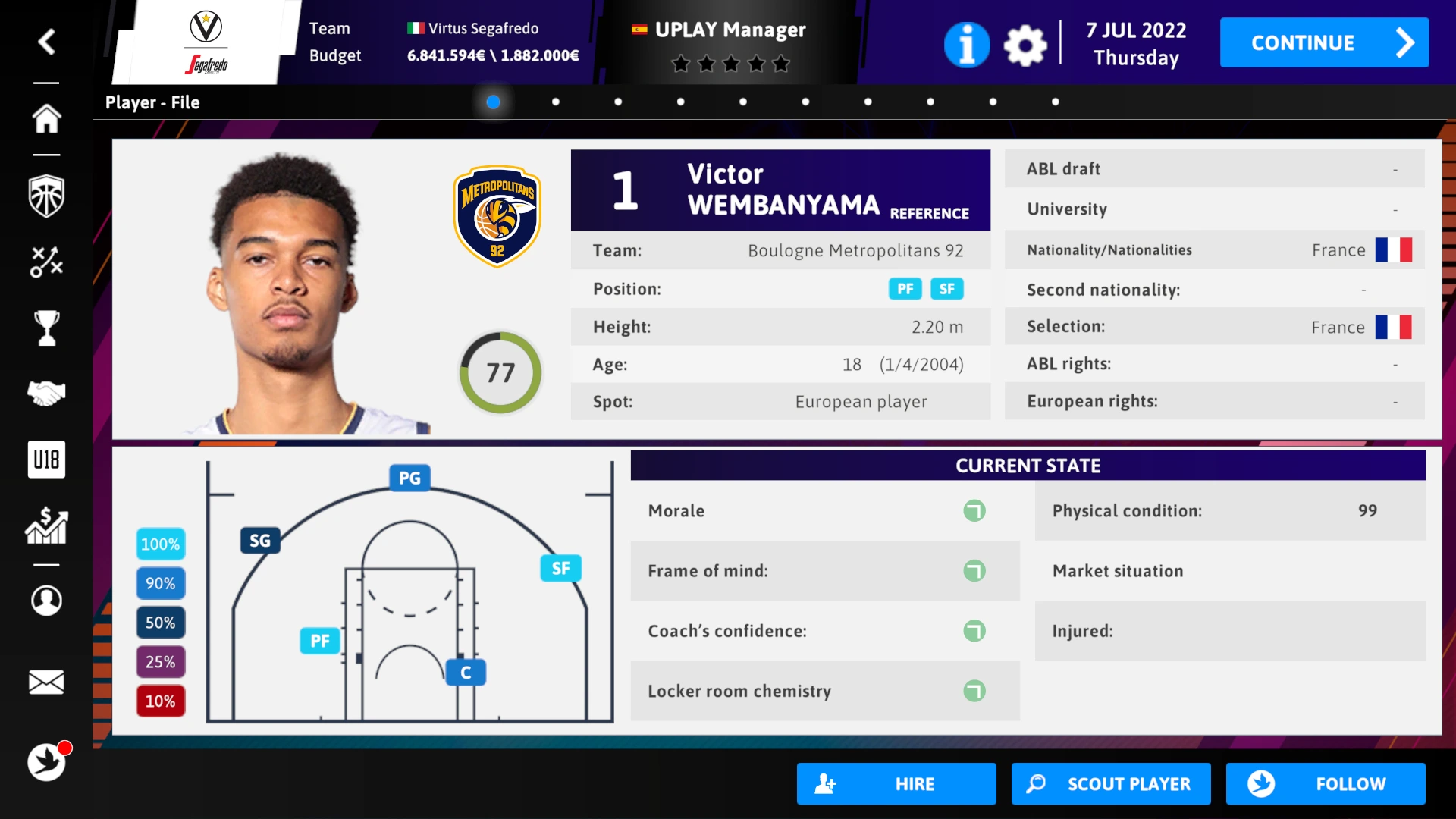
Task: Open the information icon in header
Action: (x=966, y=45)
